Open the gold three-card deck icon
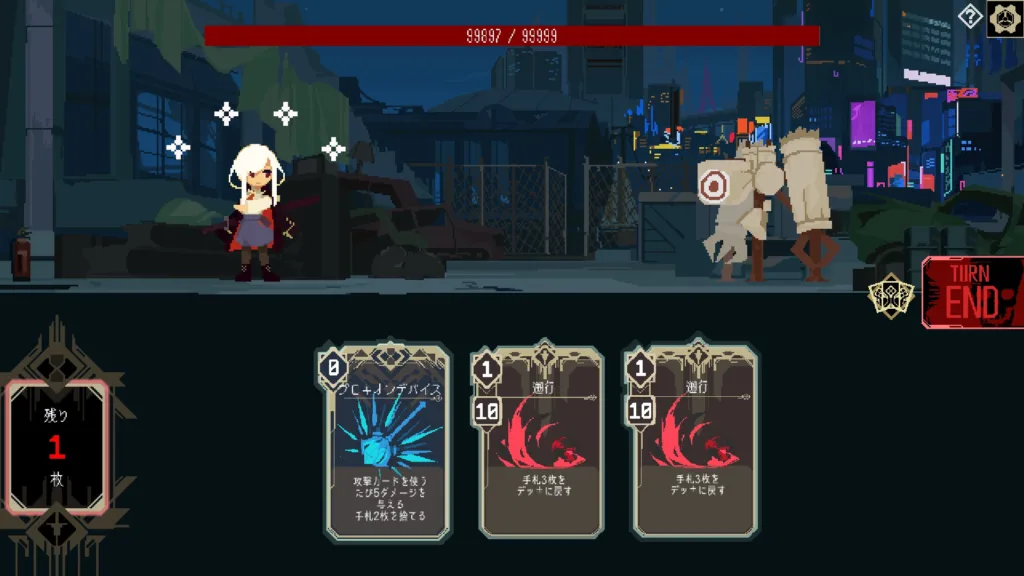The height and width of the screenshot is (576, 1024). point(890,296)
